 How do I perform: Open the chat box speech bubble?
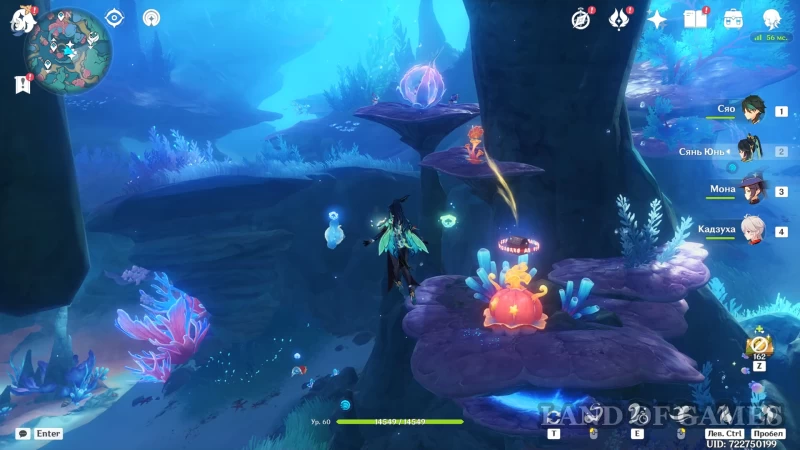(x=22, y=434)
